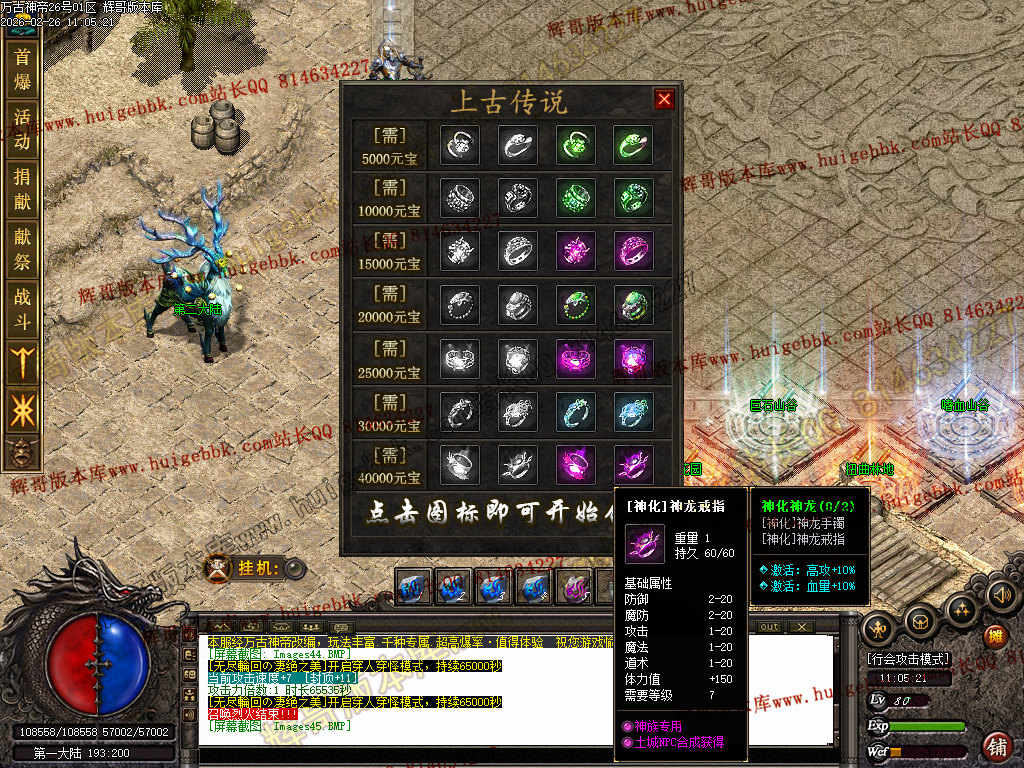The height and width of the screenshot is (768, 1024).
Task: Switch attack mode via 行会攻击模式 label
Action: click(x=908, y=660)
